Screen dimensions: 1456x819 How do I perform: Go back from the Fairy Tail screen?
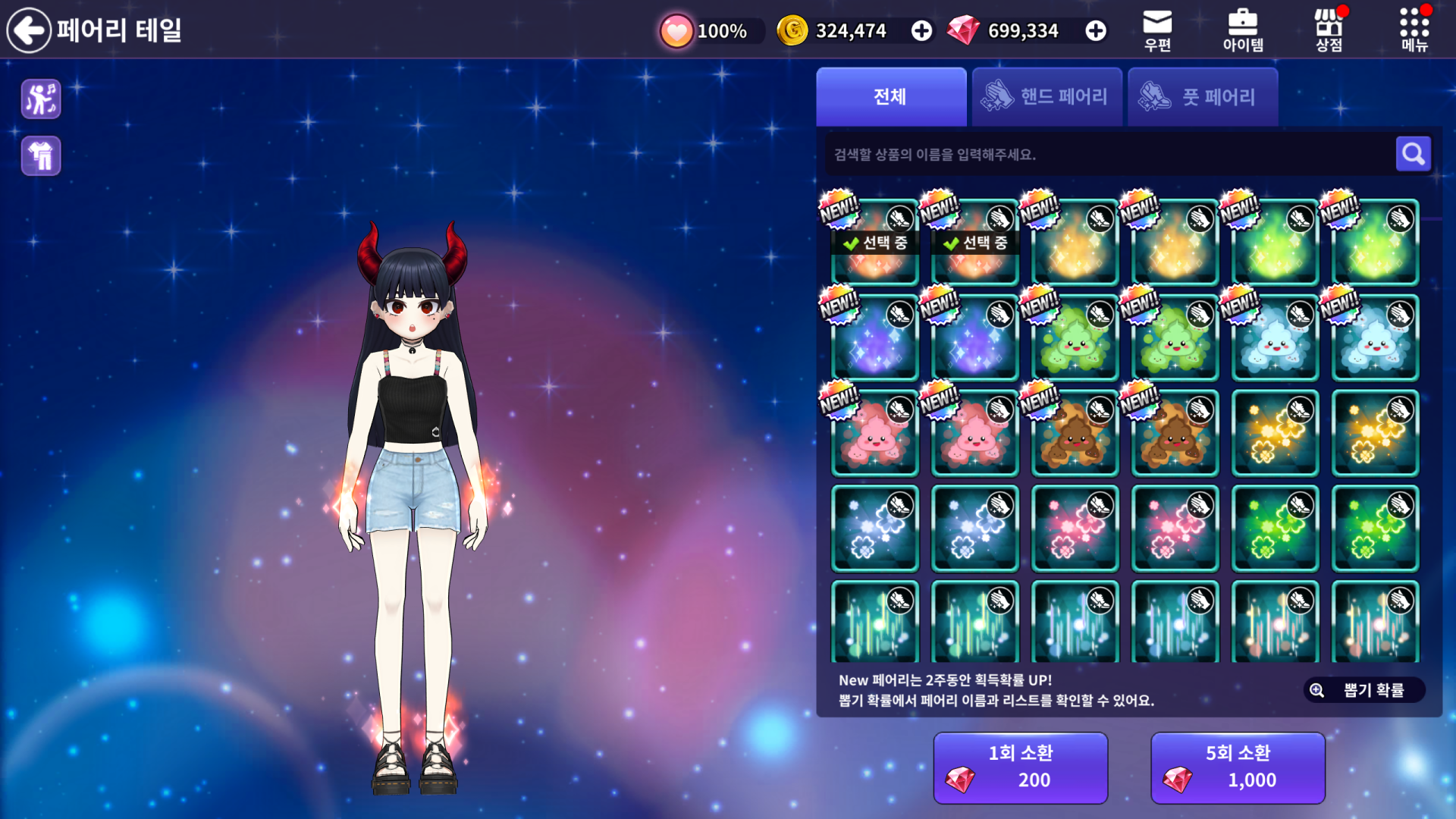tap(29, 30)
